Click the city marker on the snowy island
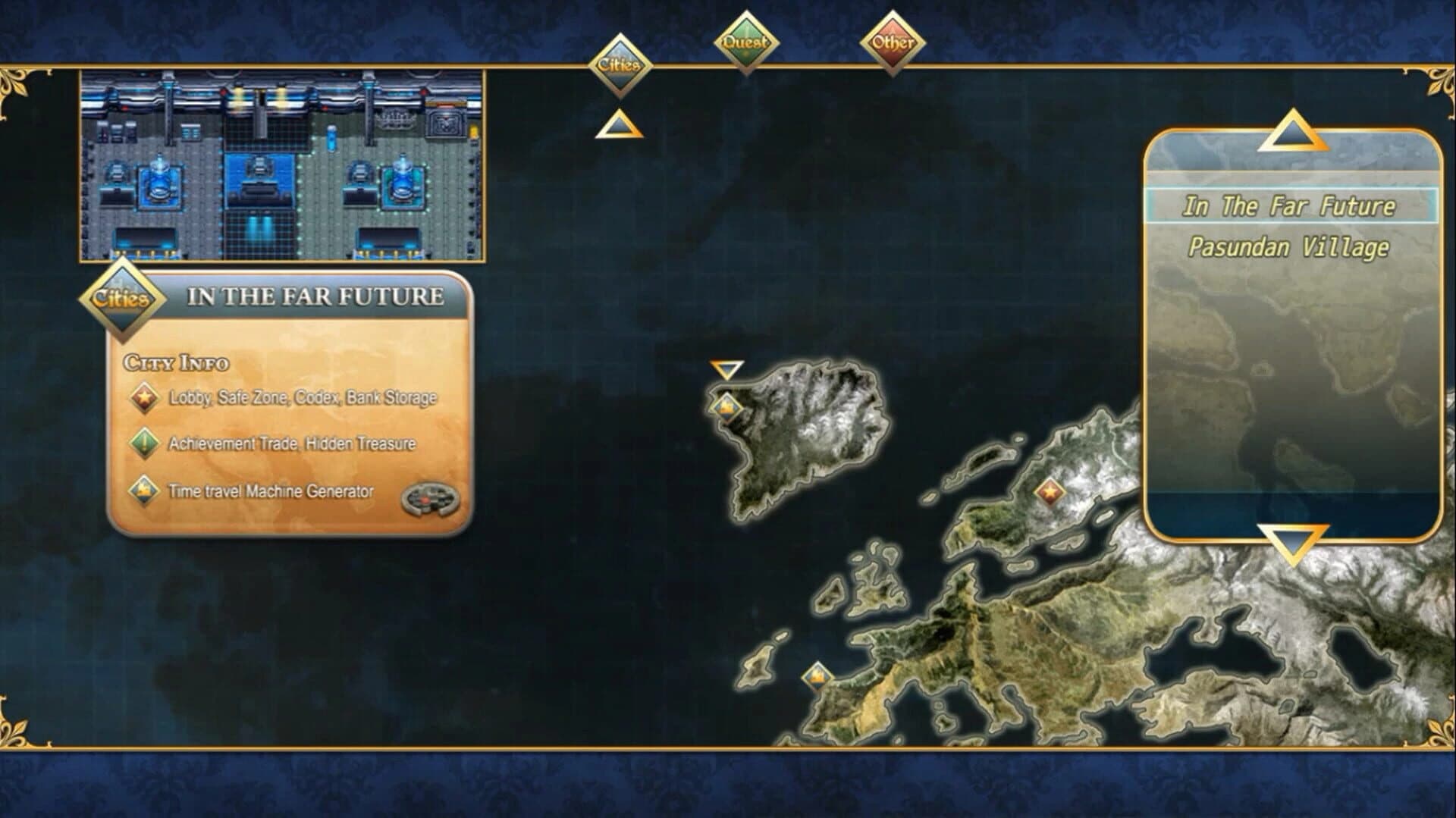The height and width of the screenshot is (818, 1456). (x=727, y=406)
